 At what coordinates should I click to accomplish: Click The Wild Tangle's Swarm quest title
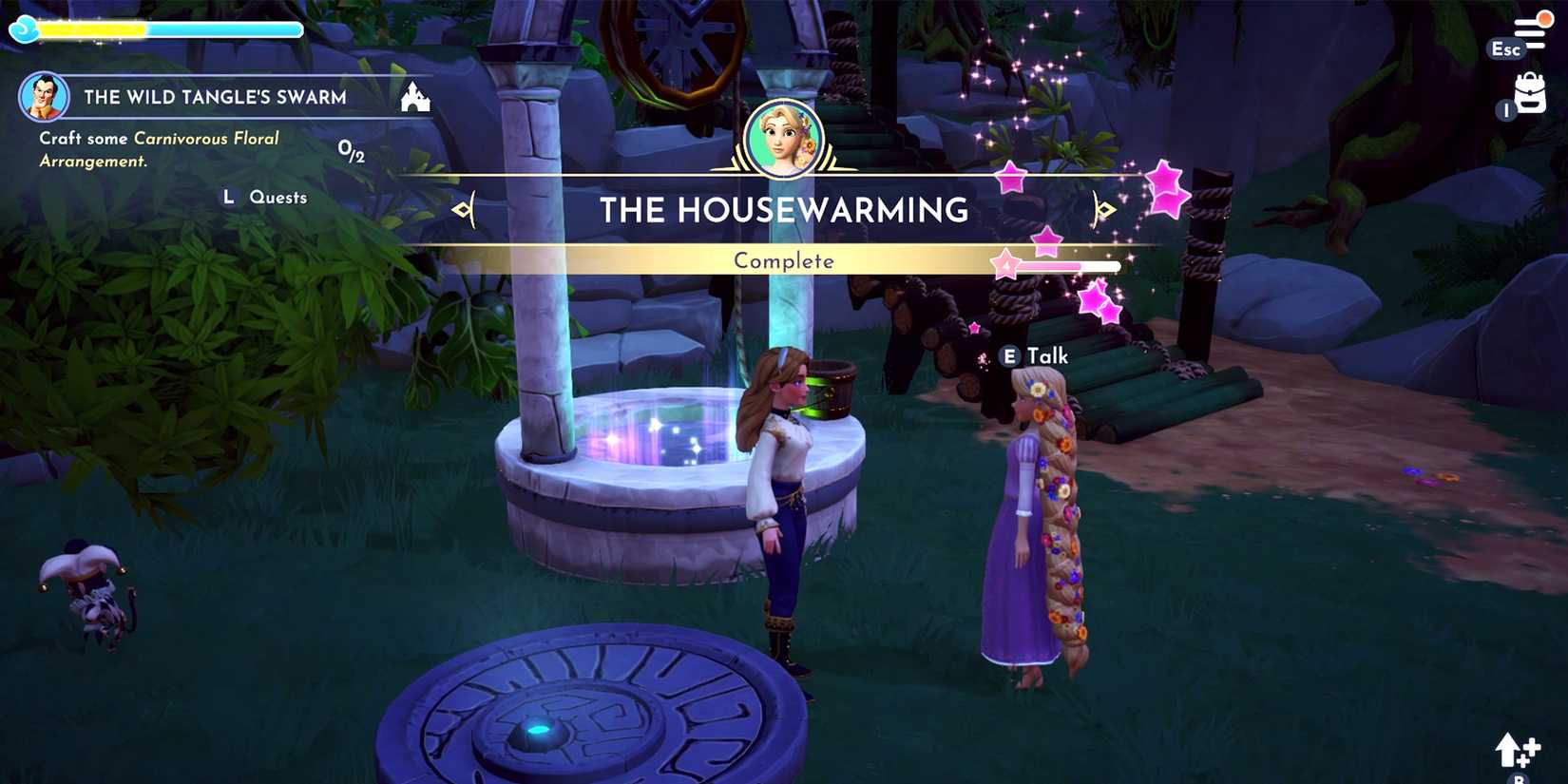point(215,96)
